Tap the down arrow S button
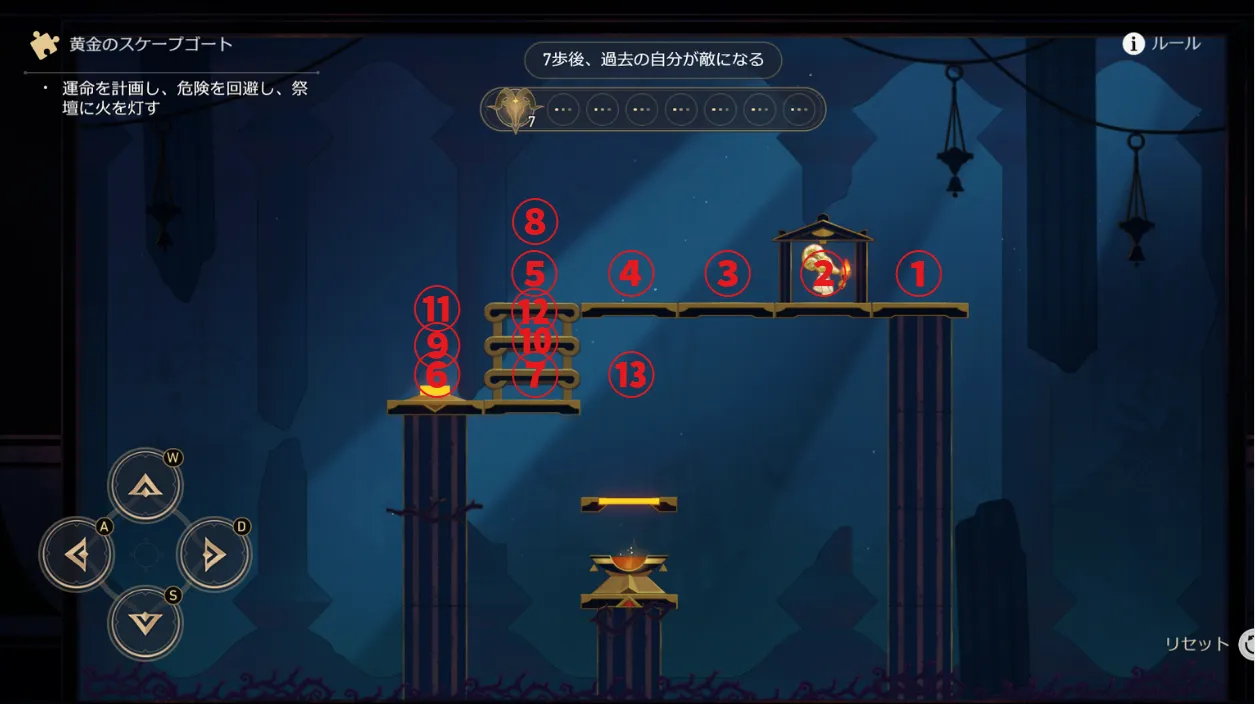The height and width of the screenshot is (704, 1255). point(146,623)
